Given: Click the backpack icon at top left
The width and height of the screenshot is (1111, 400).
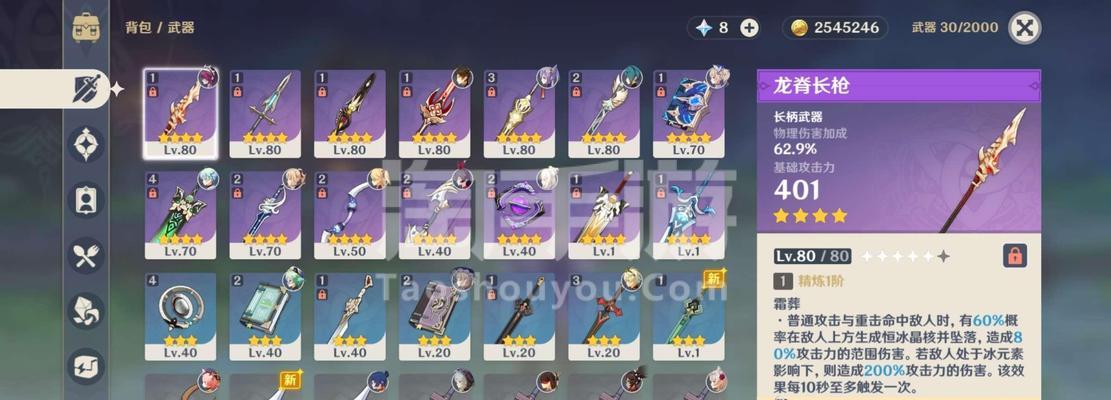Looking at the screenshot, I should (x=86, y=28).
